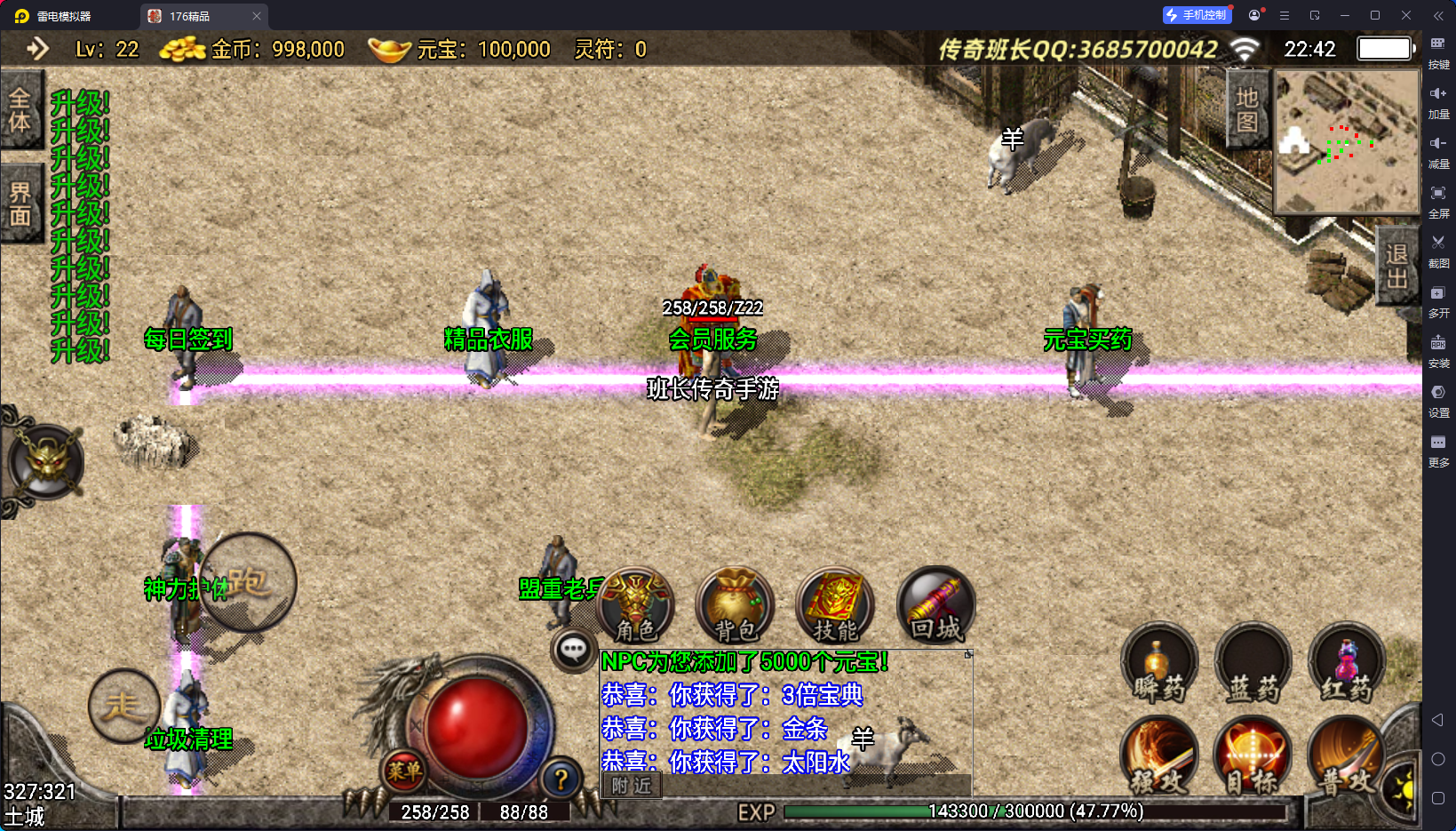This screenshot has height=831, width=1456.
Task: Use the 蓝药 mana potion slot
Action: pos(1253,664)
